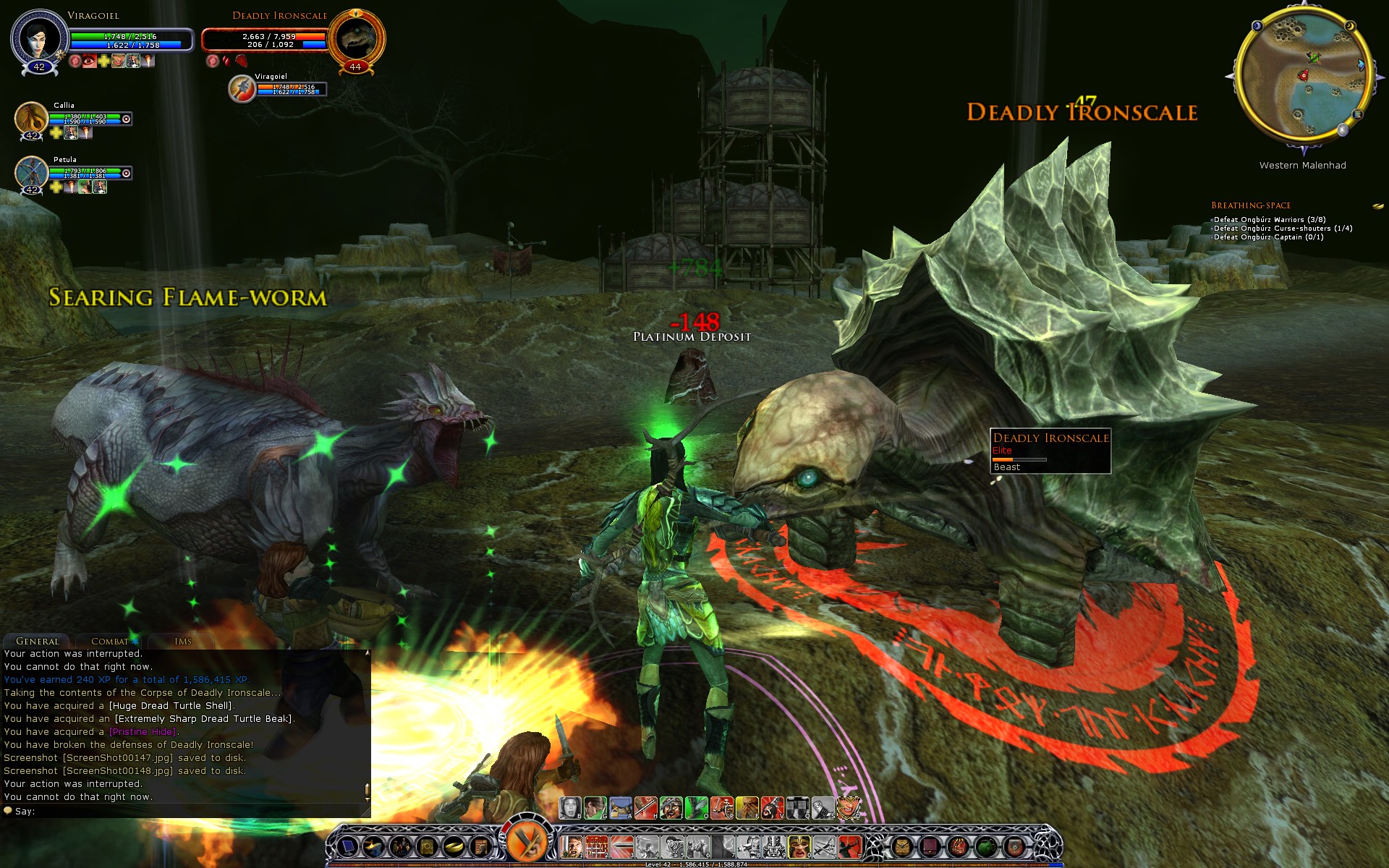Switch to the Combat chat tab
Image resolution: width=1389 pixels, height=868 pixels.
pos(109,641)
